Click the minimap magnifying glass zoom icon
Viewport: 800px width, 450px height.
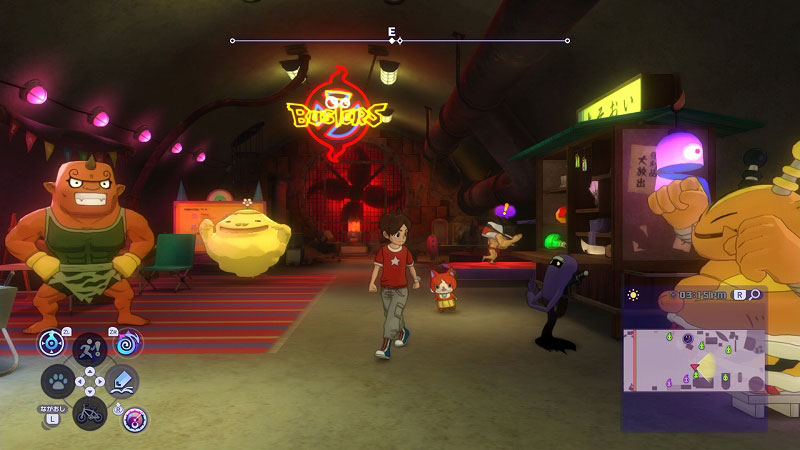(x=754, y=295)
